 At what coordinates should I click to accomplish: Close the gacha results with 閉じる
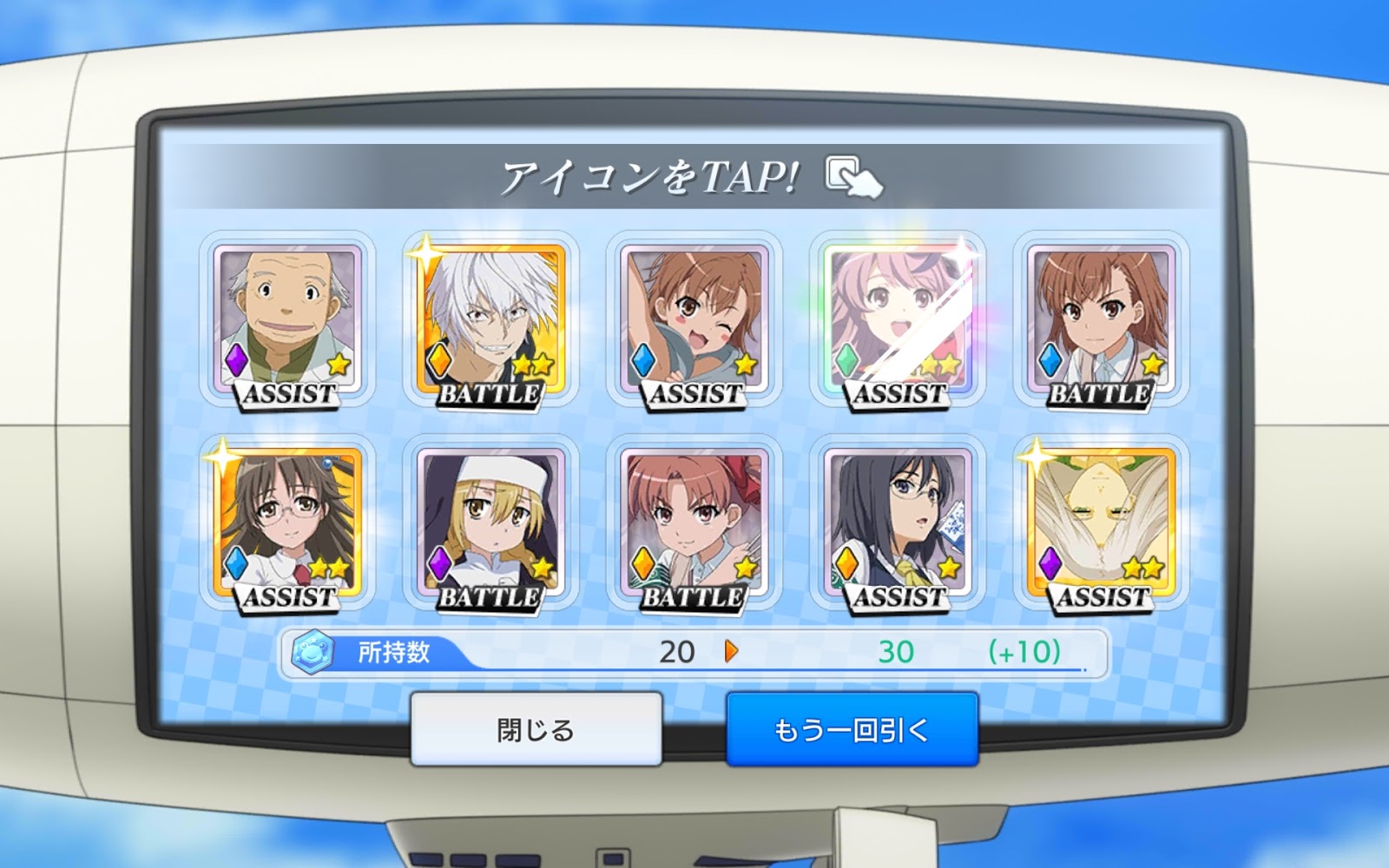(536, 729)
